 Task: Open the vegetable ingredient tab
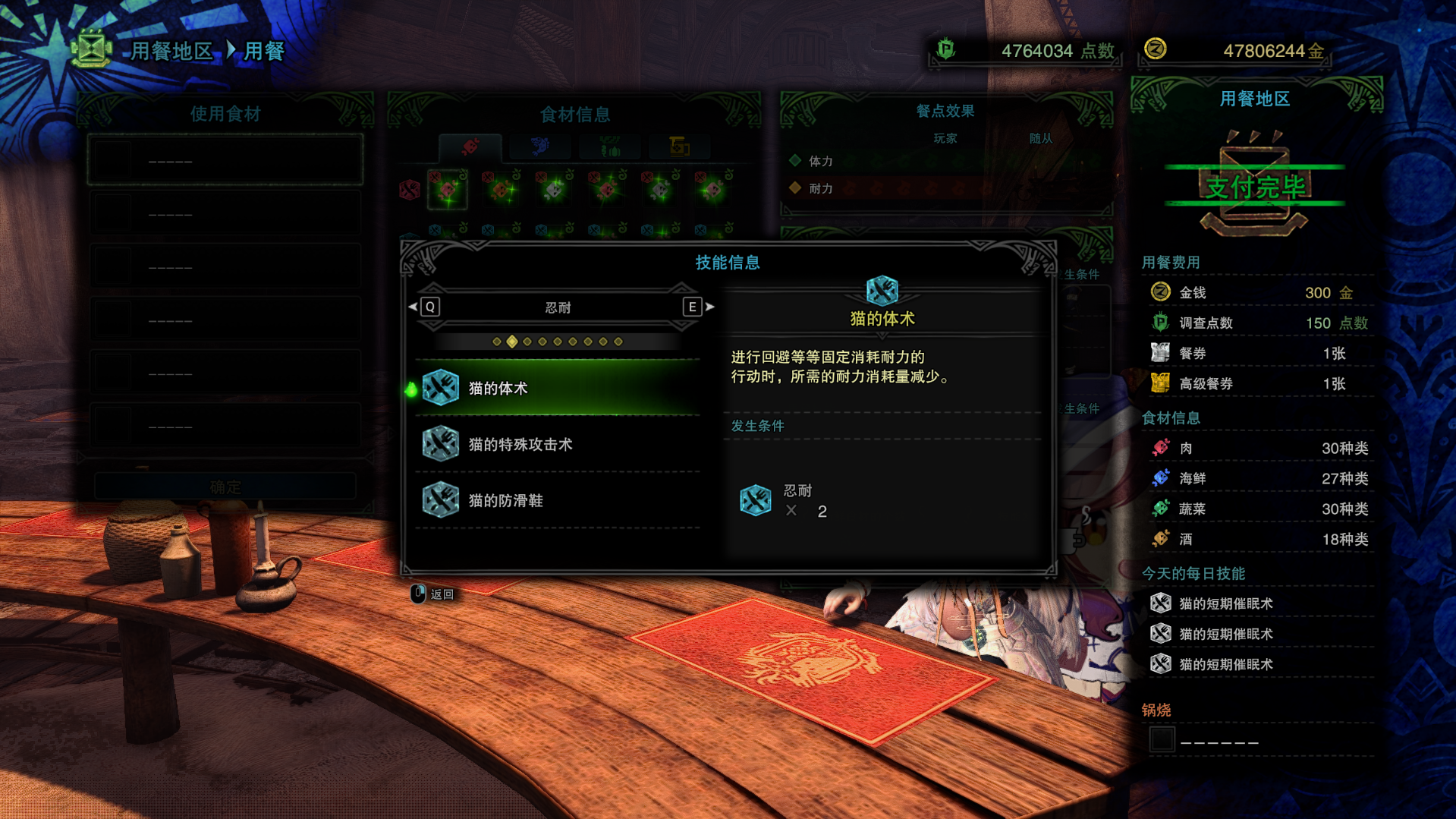click(610, 146)
